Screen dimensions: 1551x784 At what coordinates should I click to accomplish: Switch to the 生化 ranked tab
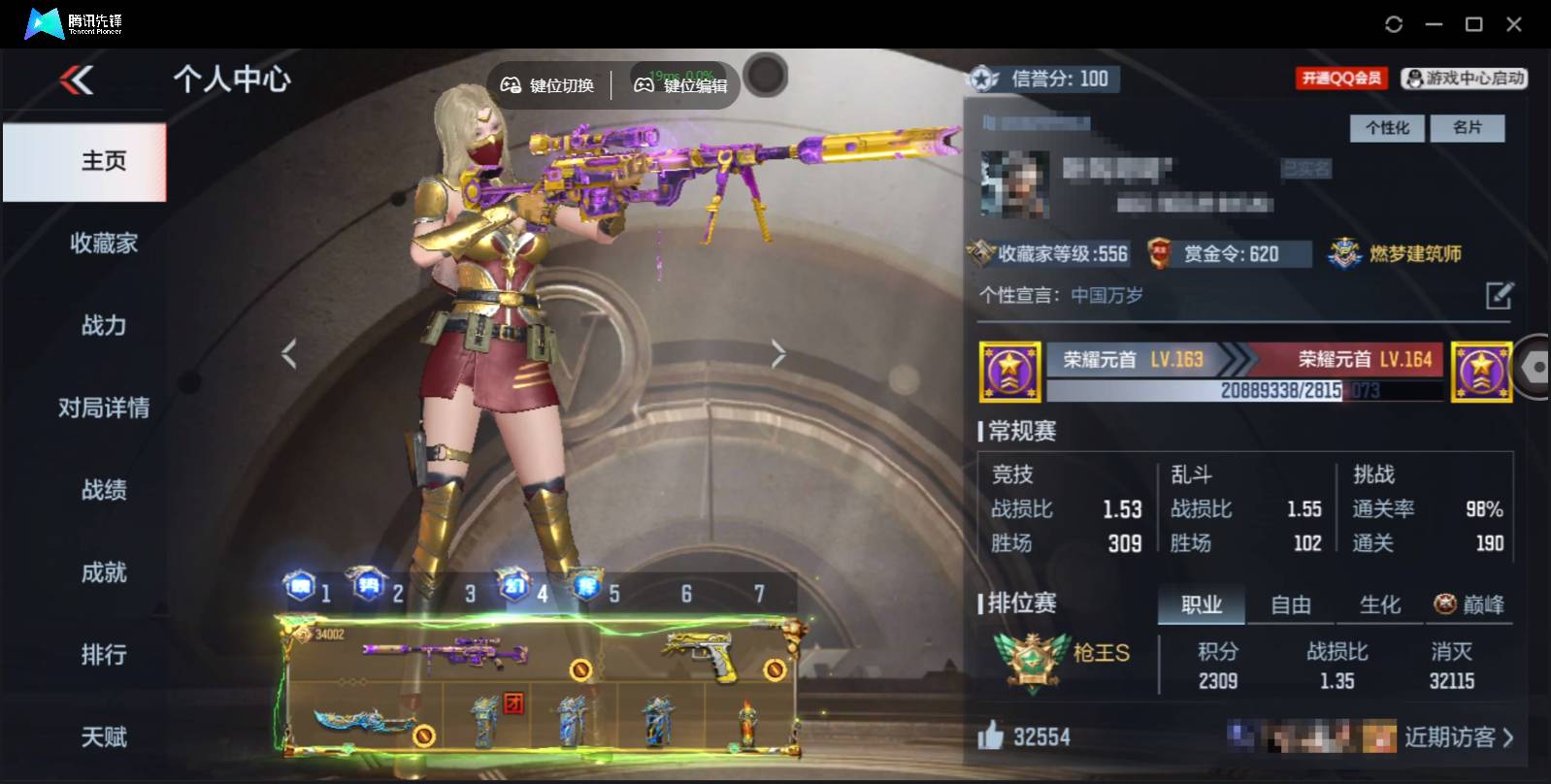1379,605
